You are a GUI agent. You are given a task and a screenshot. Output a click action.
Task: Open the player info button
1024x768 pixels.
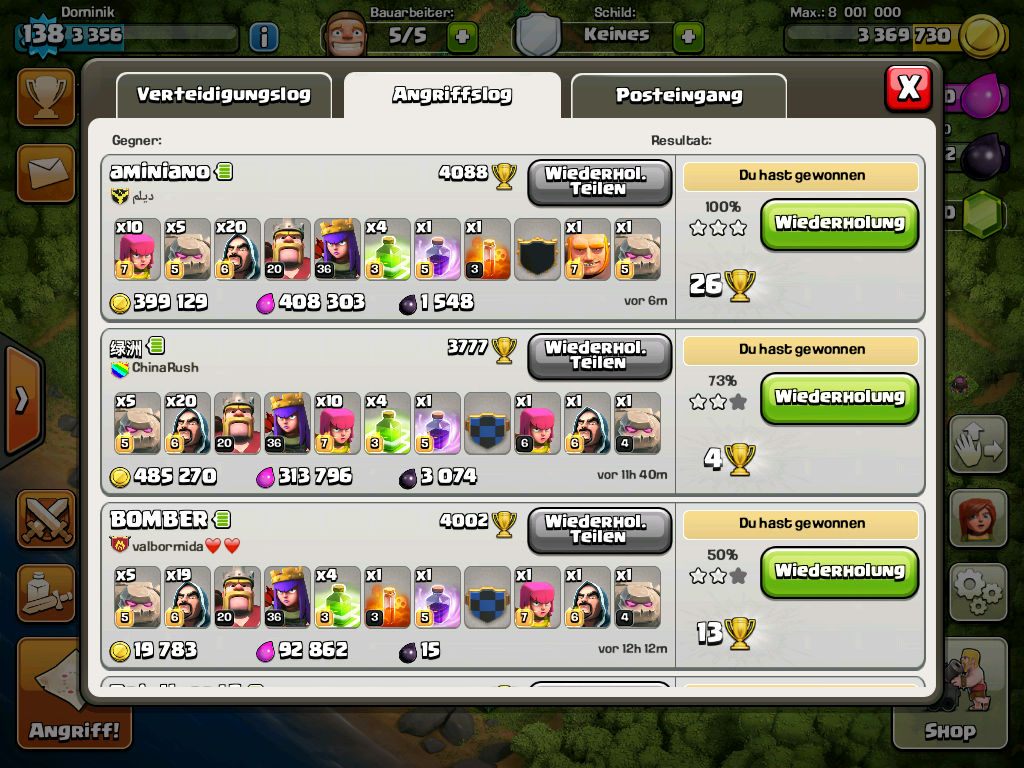coord(263,37)
